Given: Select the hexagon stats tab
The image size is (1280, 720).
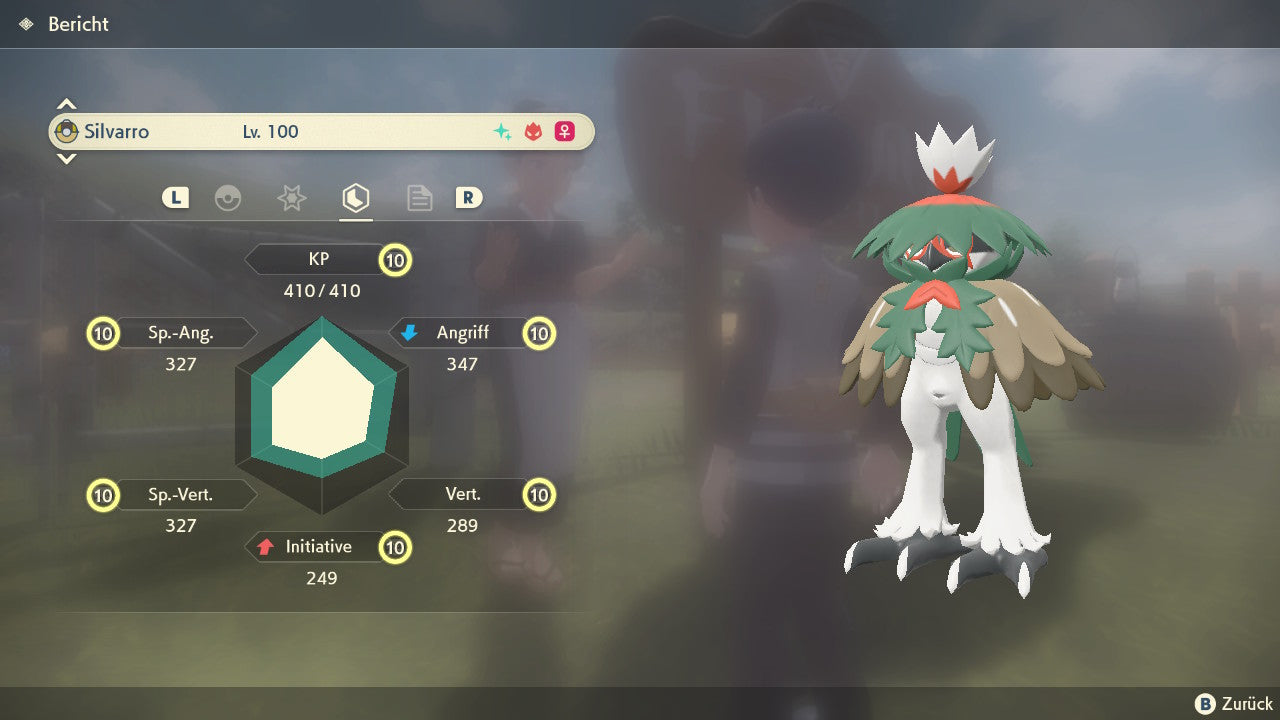Looking at the screenshot, I should click(x=355, y=198).
